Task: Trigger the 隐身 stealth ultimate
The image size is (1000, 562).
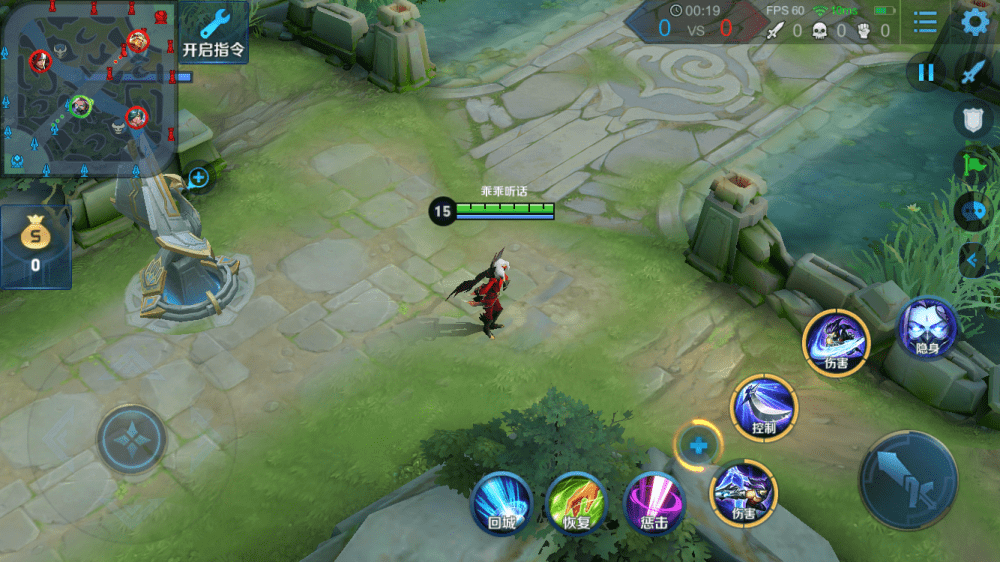Action: (x=926, y=328)
